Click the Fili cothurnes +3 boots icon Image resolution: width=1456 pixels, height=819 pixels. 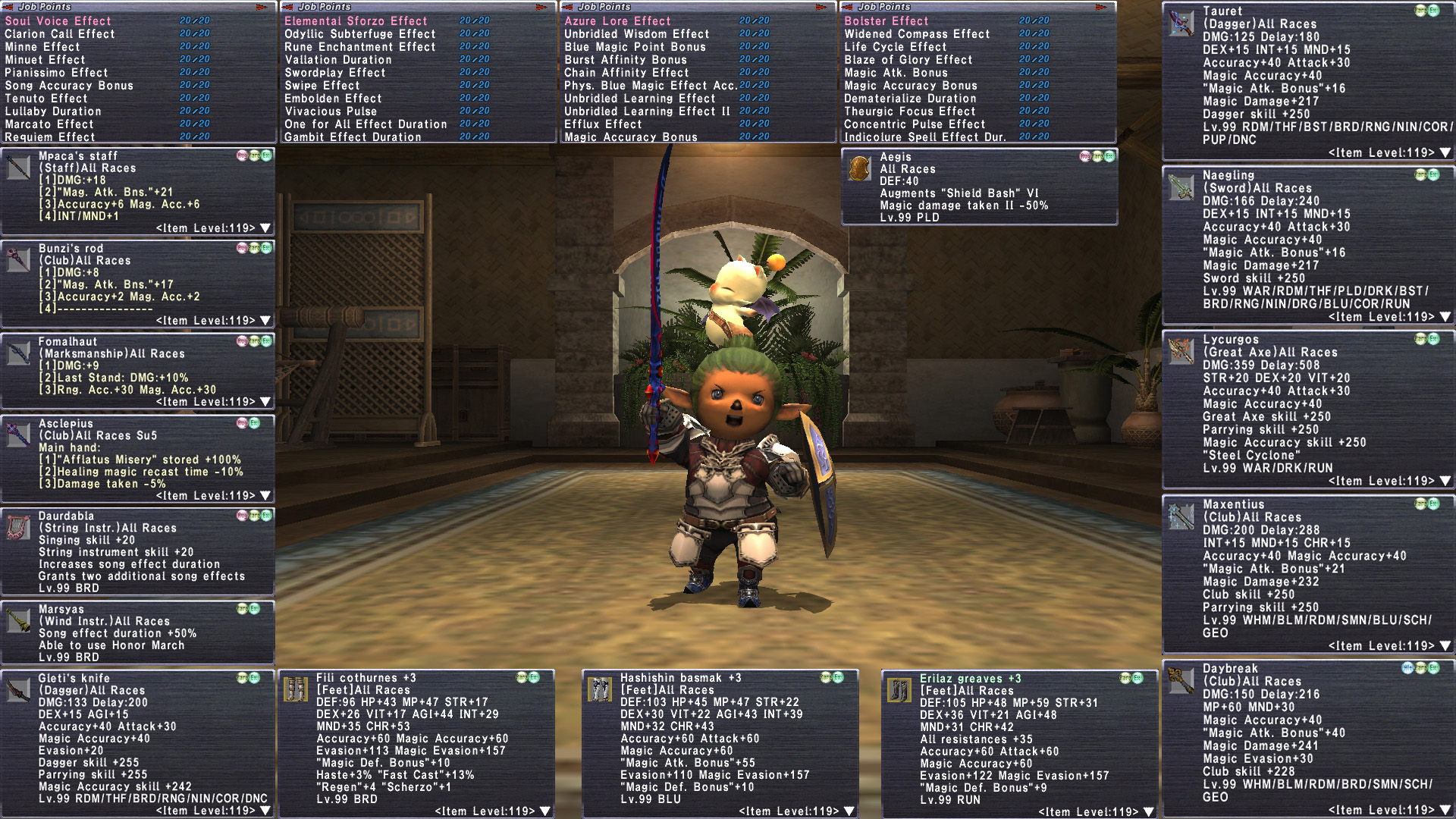tap(295, 689)
